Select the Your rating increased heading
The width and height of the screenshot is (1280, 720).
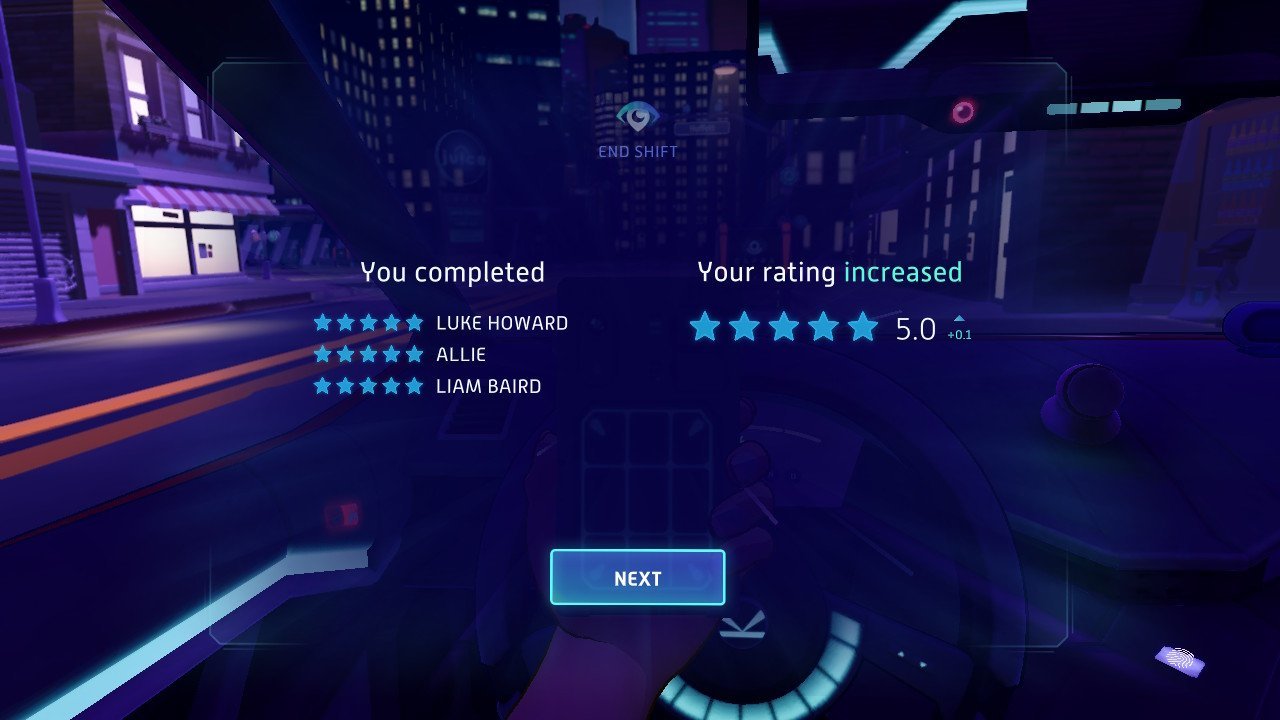829,271
